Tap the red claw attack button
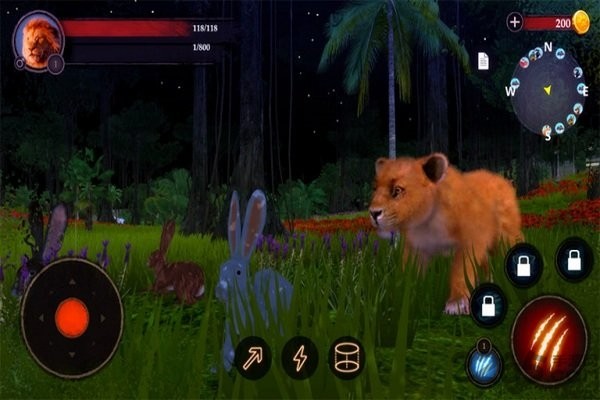 549,340
